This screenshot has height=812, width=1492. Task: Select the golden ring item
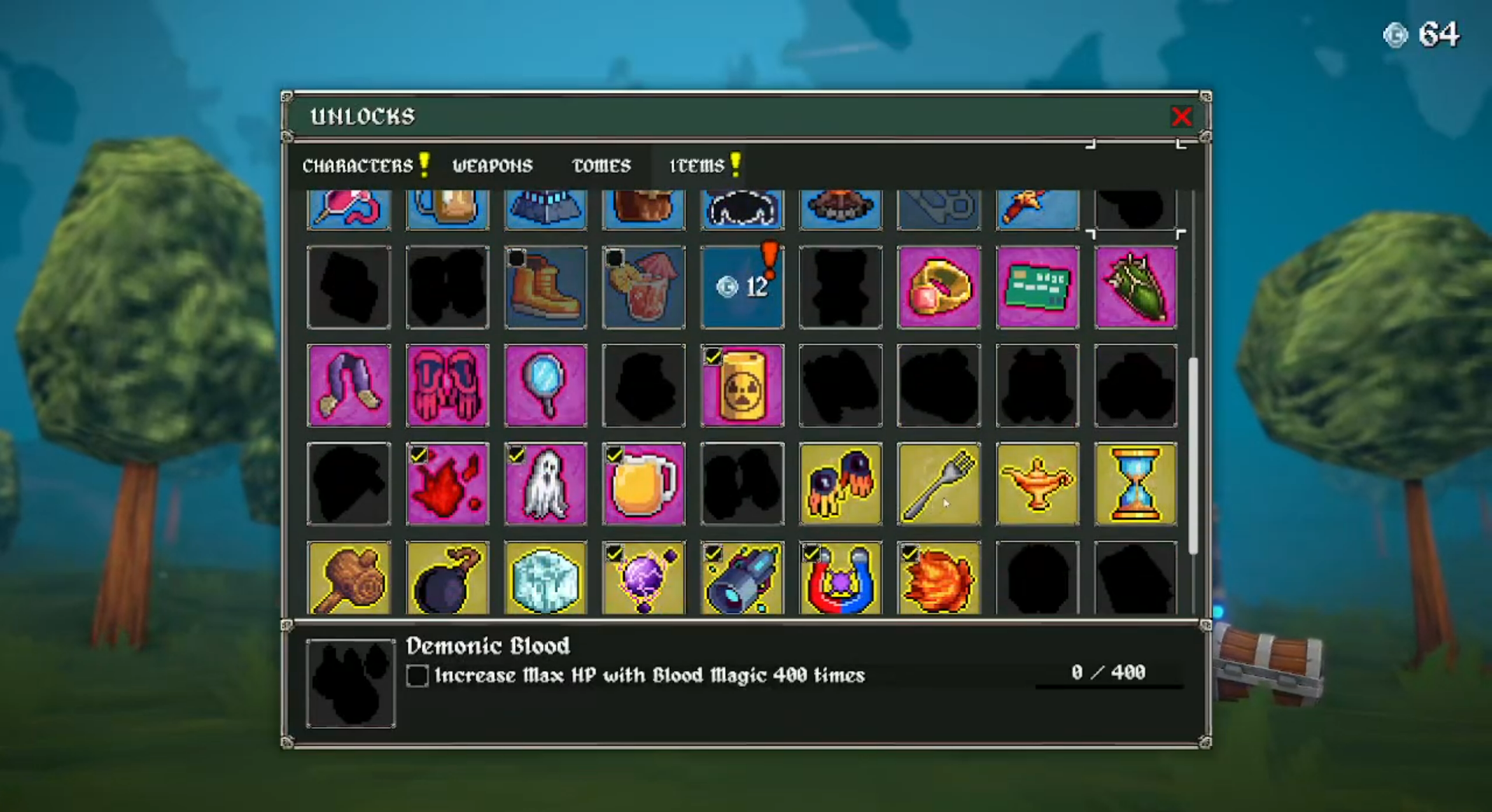pos(938,287)
